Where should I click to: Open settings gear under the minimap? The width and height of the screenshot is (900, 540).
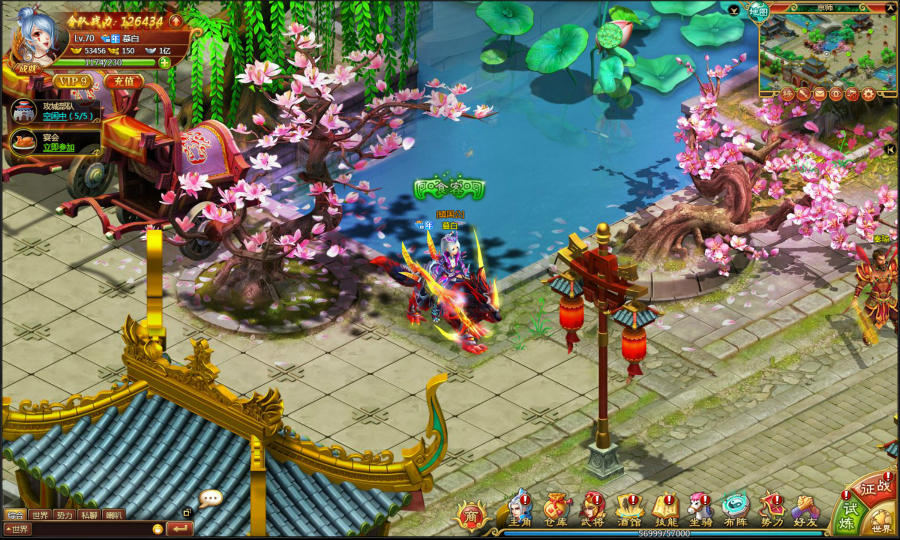pyautogui.click(x=868, y=94)
